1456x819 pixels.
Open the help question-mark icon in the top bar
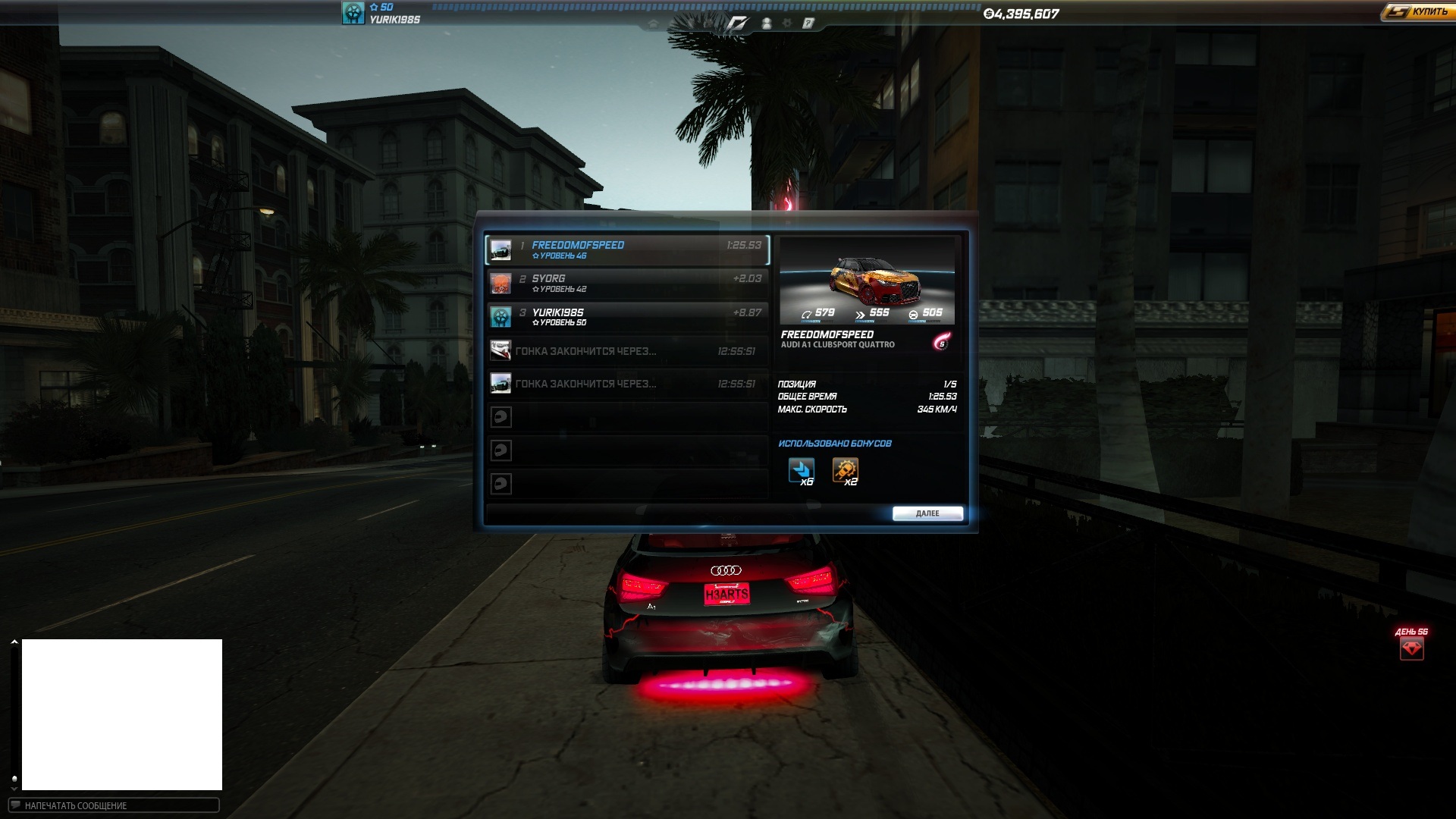(808, 24)
